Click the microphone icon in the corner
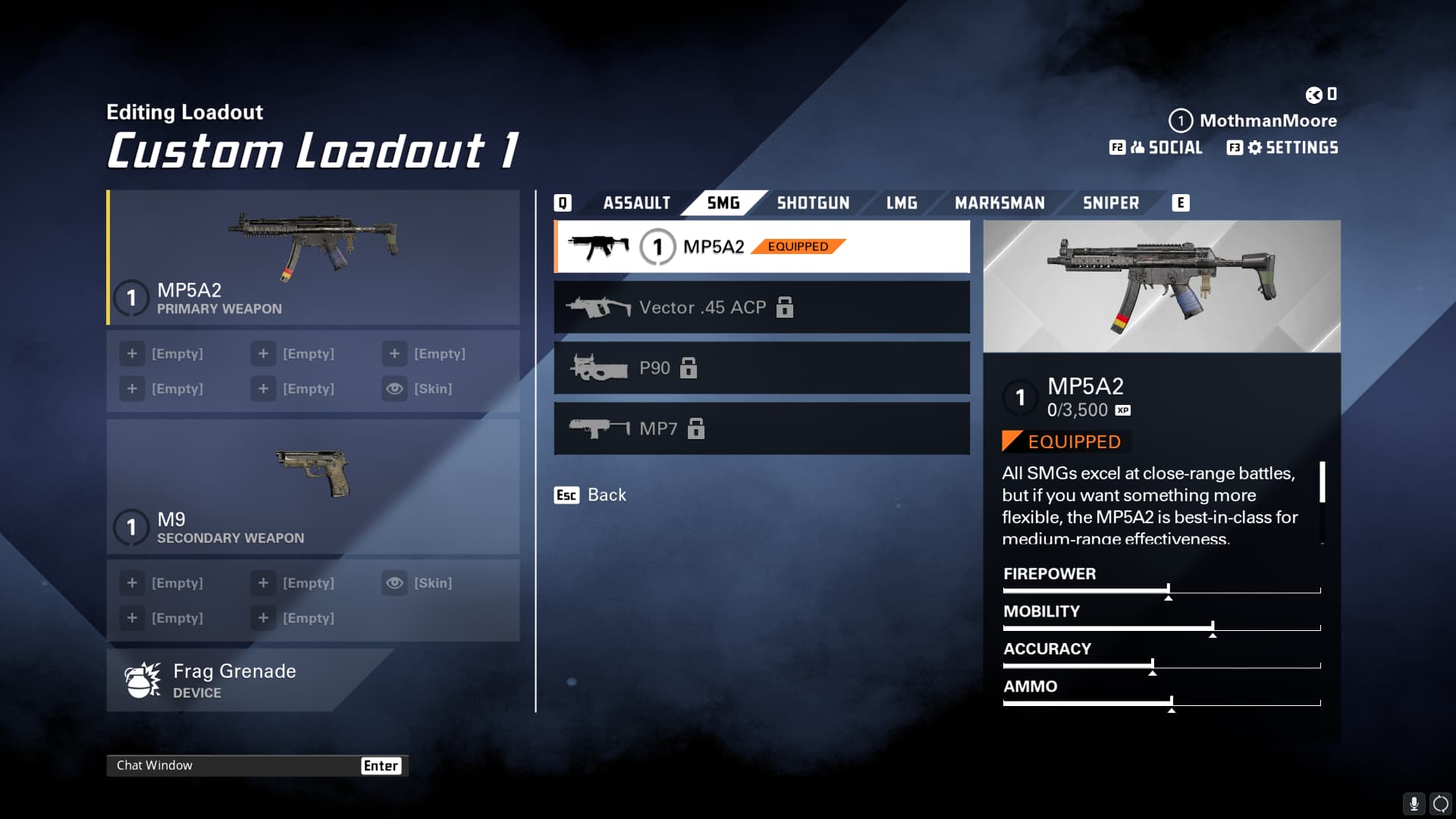This screenshot has width=1456, height=819. coord(1414,803)
